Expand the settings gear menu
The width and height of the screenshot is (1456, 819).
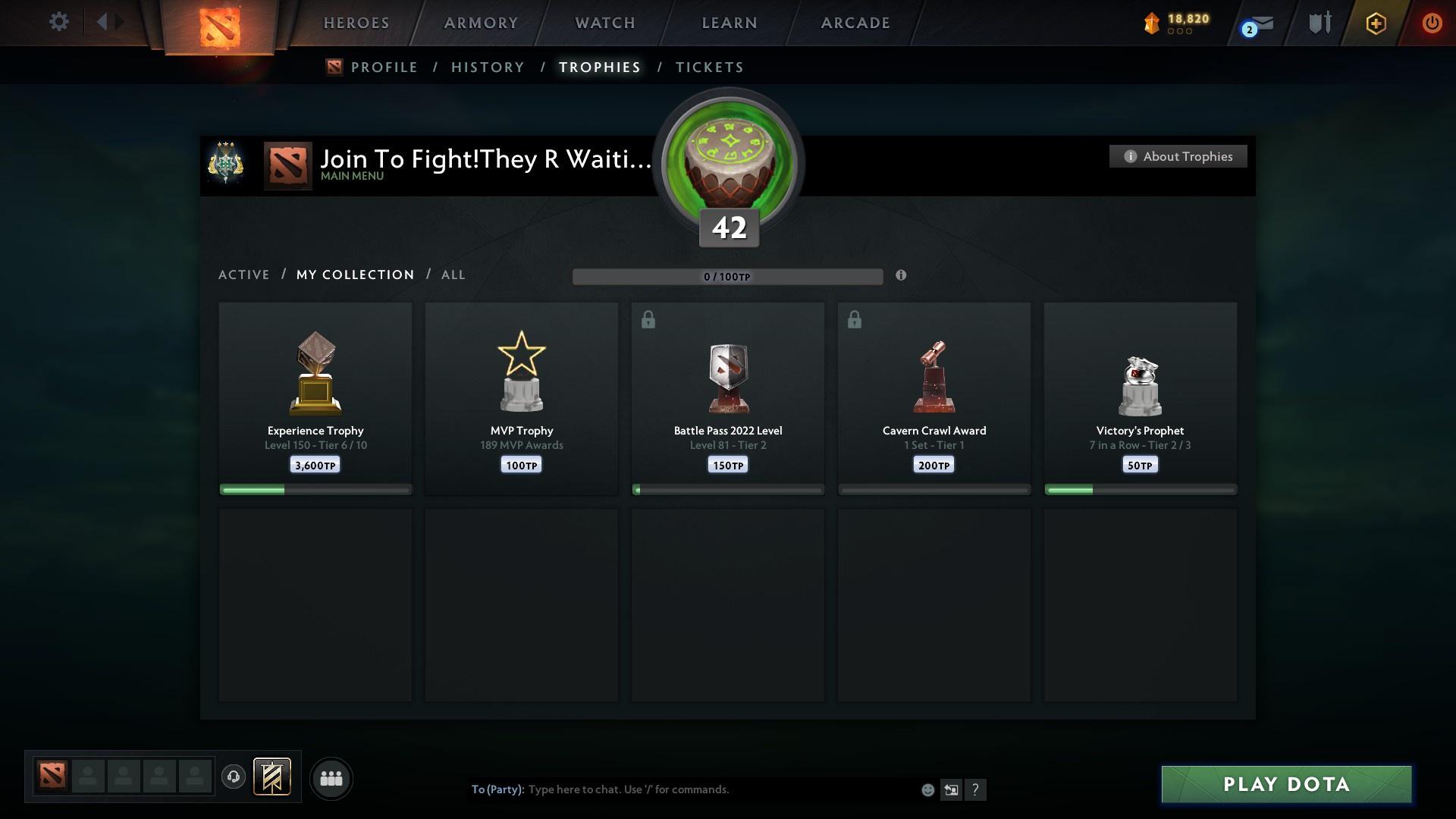point(59,22)
